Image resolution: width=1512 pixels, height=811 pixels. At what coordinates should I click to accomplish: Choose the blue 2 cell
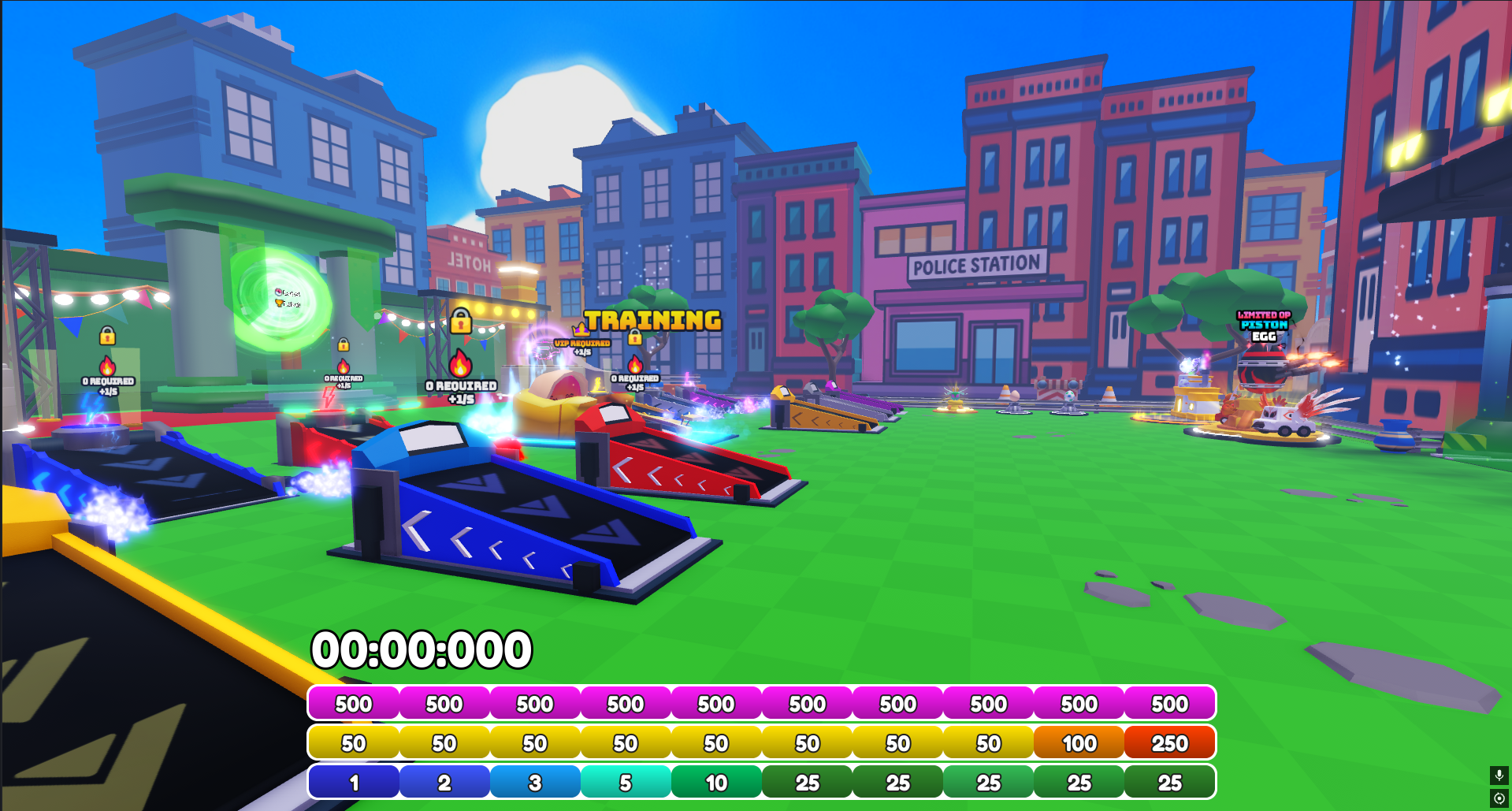(x=444, y=783)
